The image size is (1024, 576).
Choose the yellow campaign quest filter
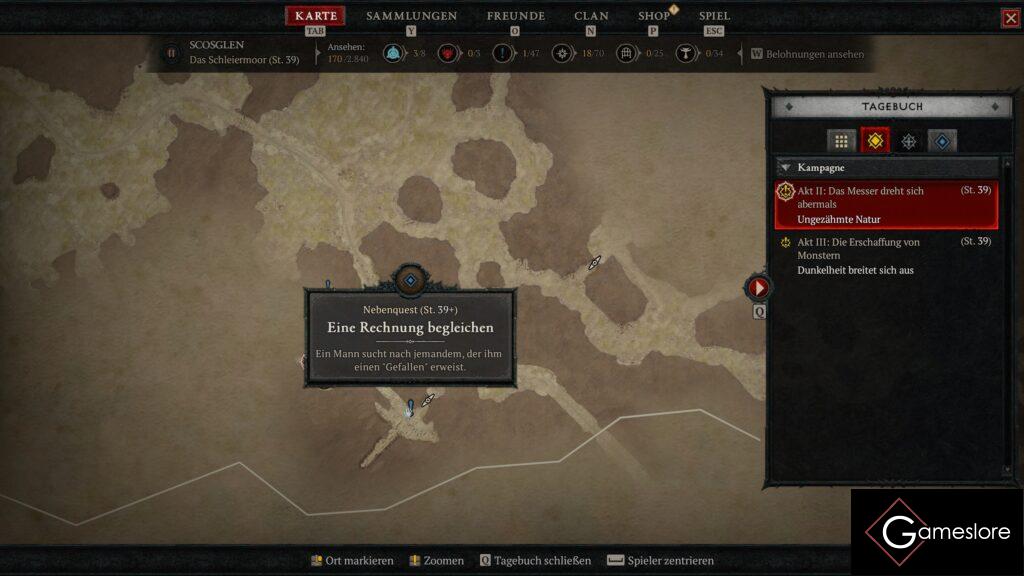pyautogui.click(x=875, y=141)
